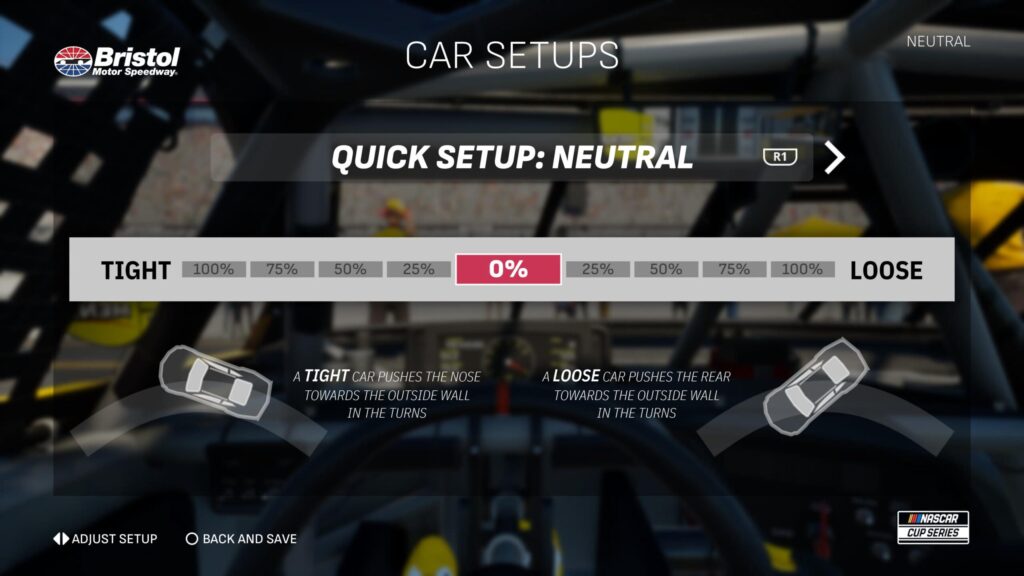Choose the 25% loose setting
Image resolution: width=1024 pixels, height=576 pixels.
pyautogui.click(x=598, y=269)
